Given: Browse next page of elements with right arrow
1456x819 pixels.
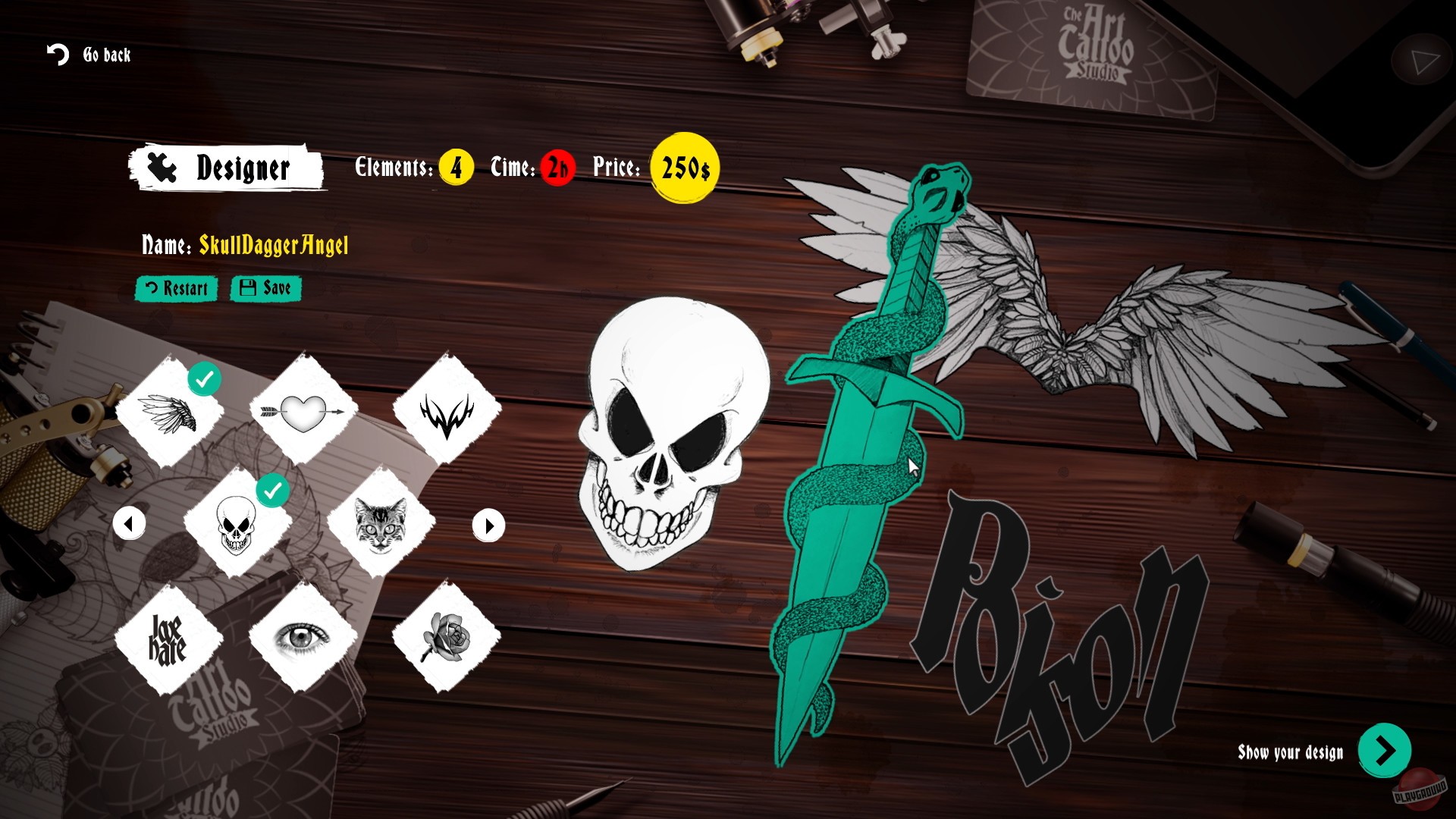Looking at the screenshot, I should [x=488, y=524].
